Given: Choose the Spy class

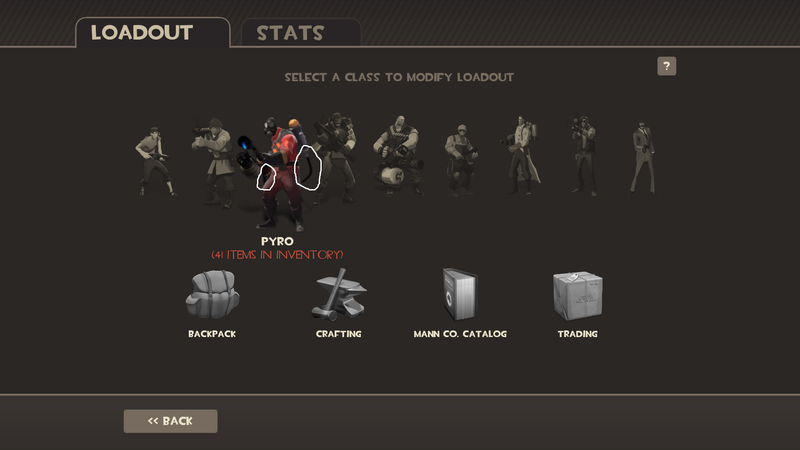Looking at the screenshot, I should pos(641,157).
